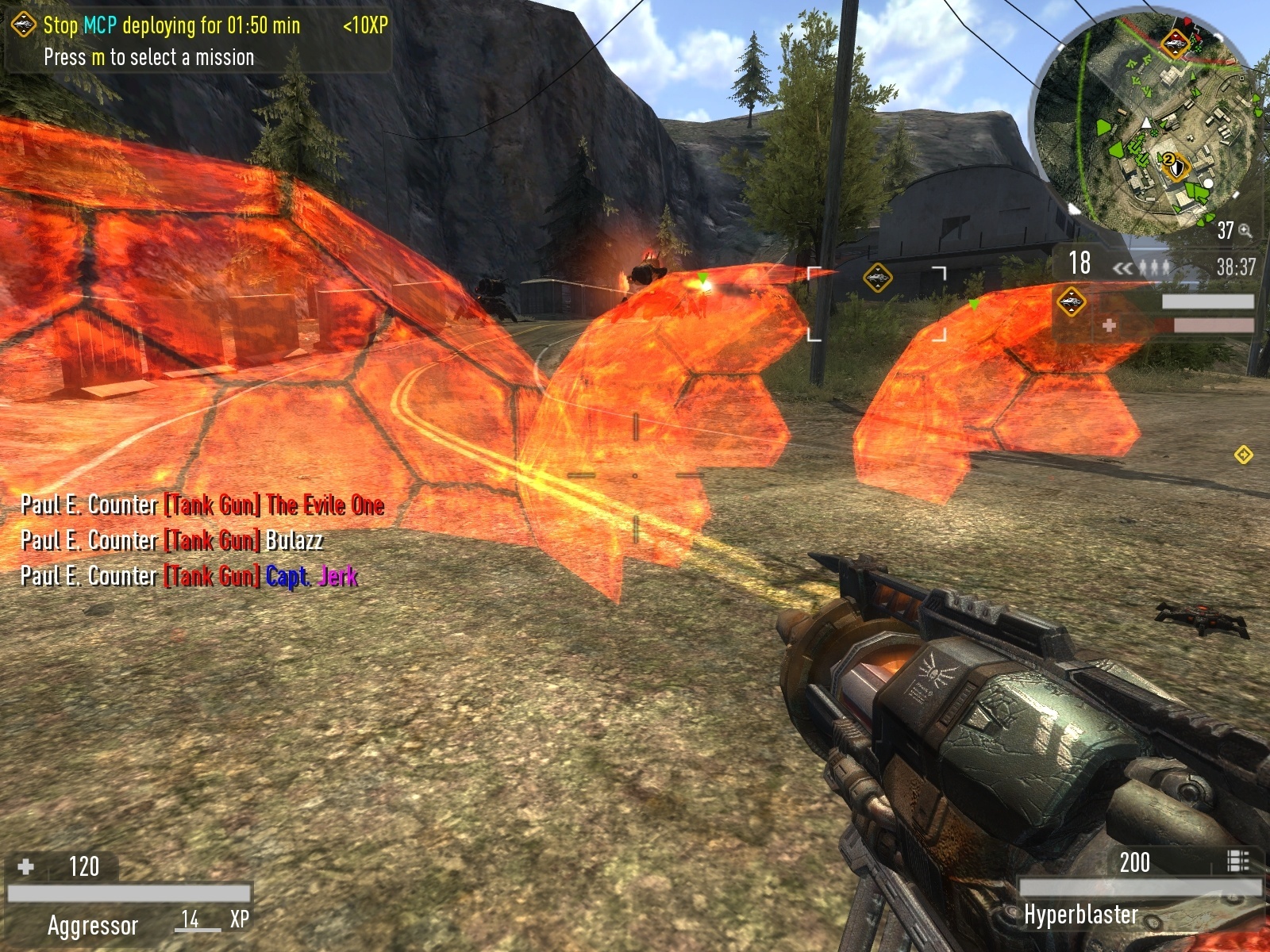
Task: Click the vehicle diamond icon under the minimap
Action: tap(1072, 302)
